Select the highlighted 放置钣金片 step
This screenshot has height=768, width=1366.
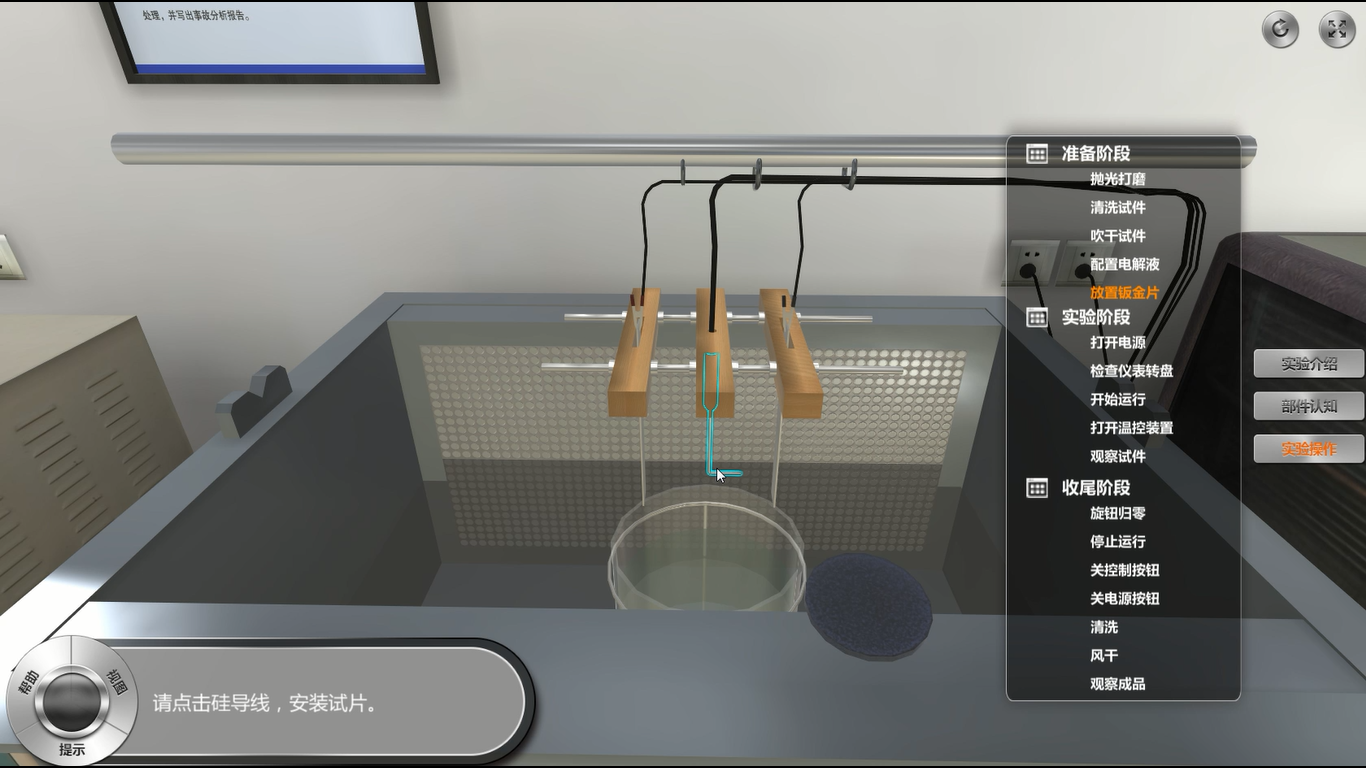(x=1125, y=293)
